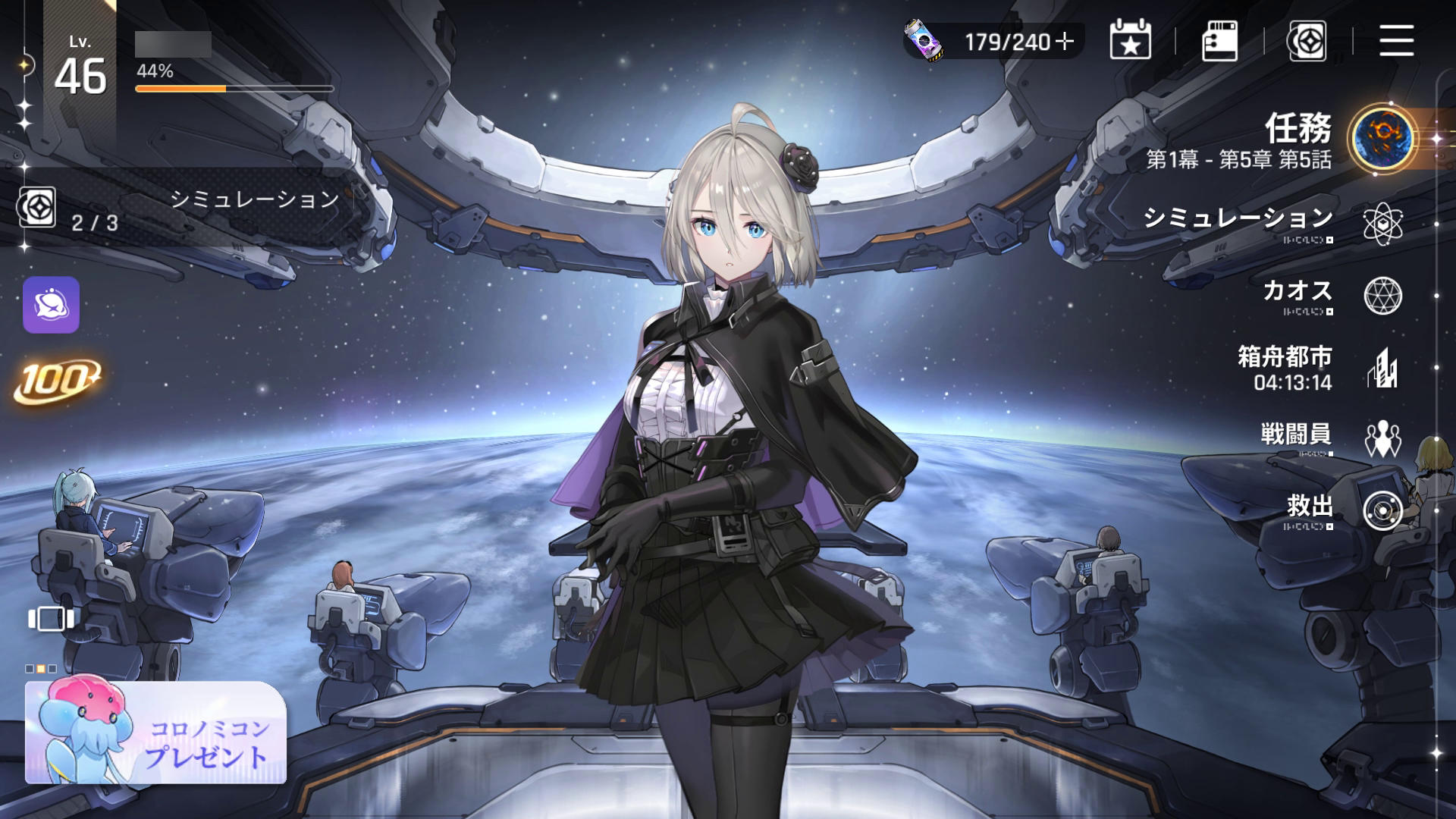Image resolution: width=1456 pixels, height=819 pixels.
Task: Open the Lv. 46 player profile
Action: [80, 70]
